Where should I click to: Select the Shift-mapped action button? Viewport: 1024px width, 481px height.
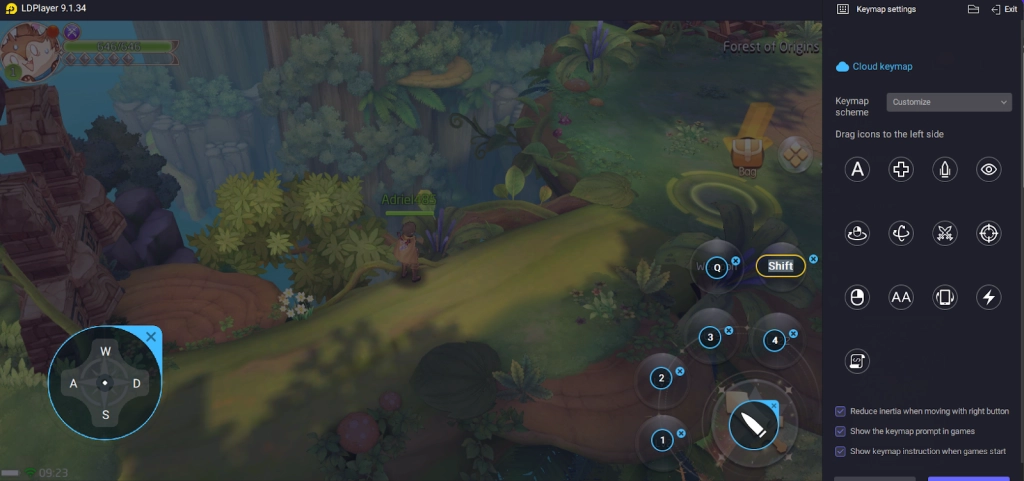point(781,266)
